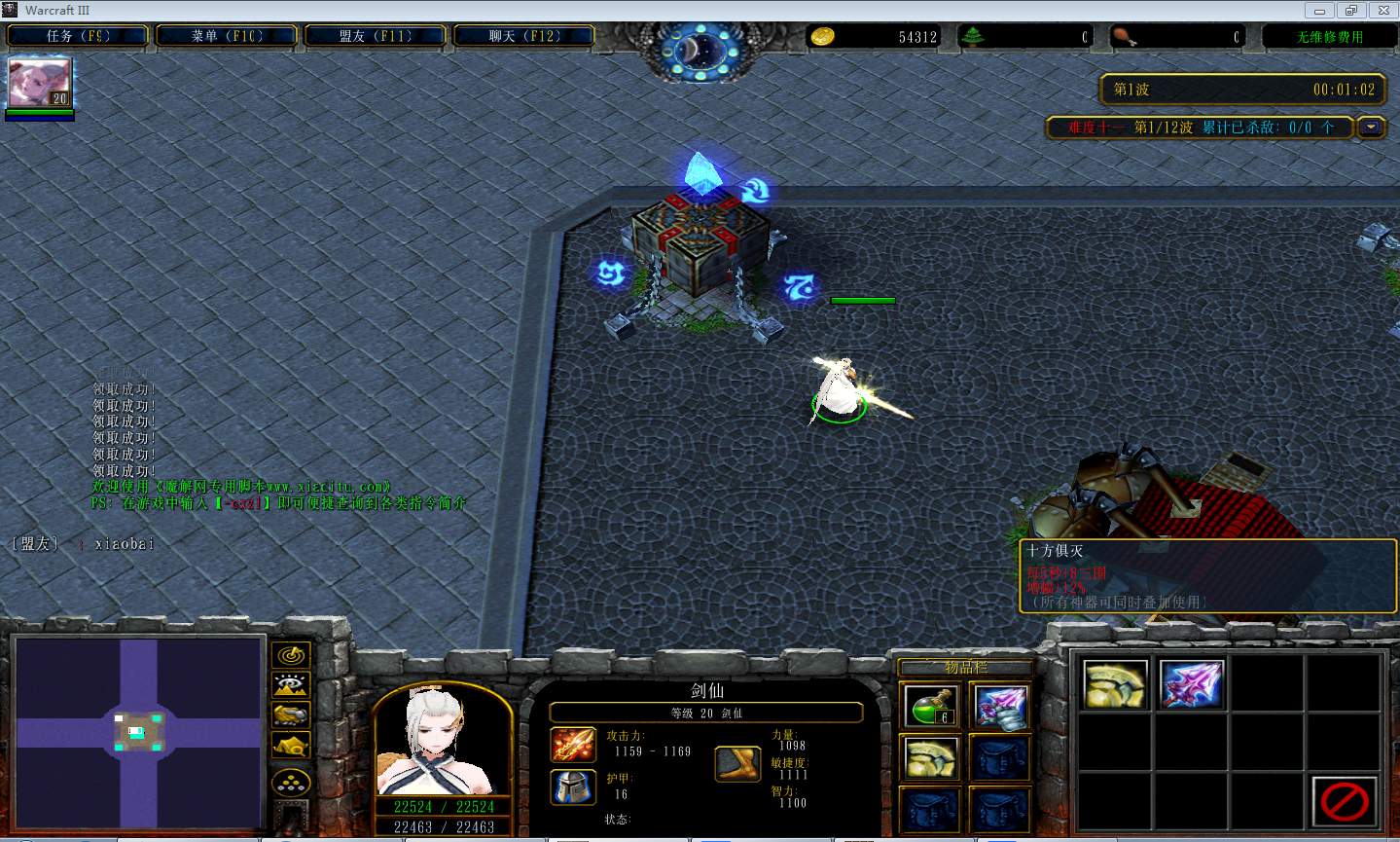1400x842 pixels.
Task: Open the 任务 (F9) quests menu
Action: tap(78, 36)
